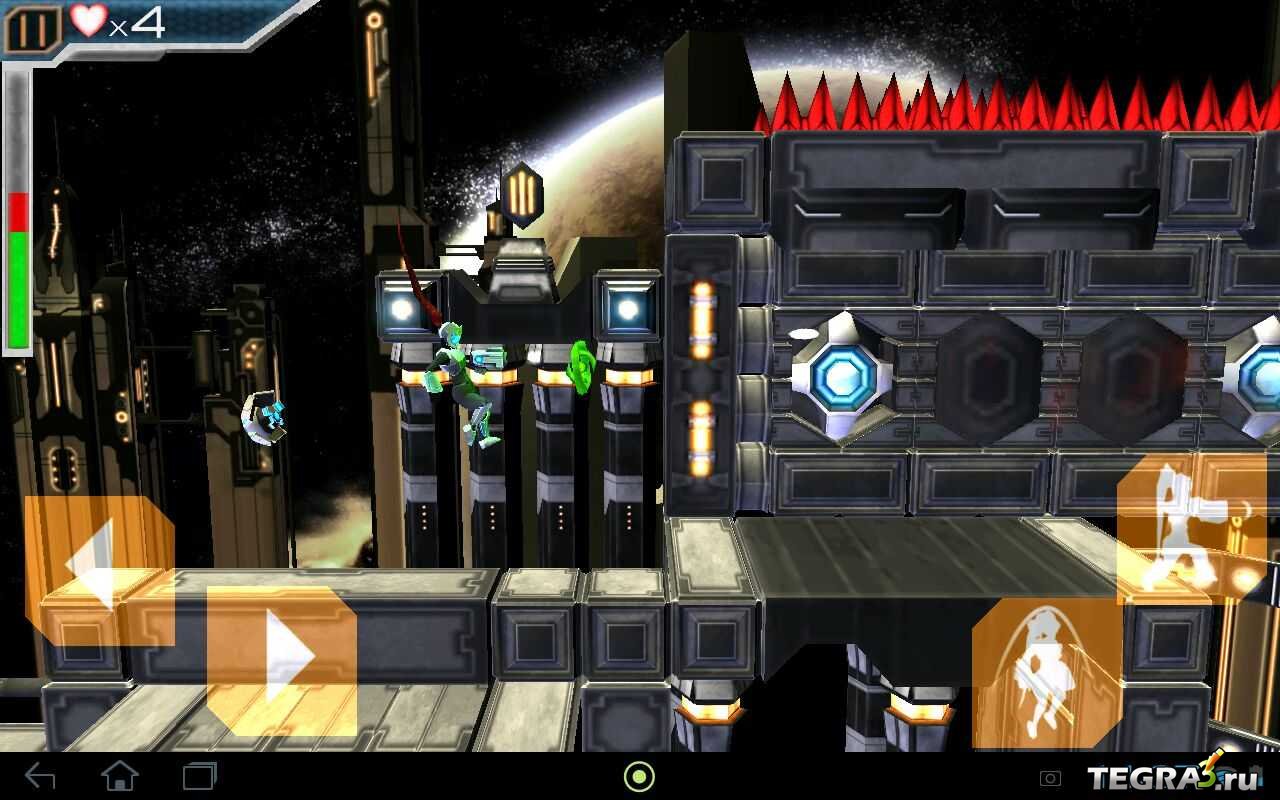
Task: Activate the jump button with leaping figure
Action: [1047, 672]
